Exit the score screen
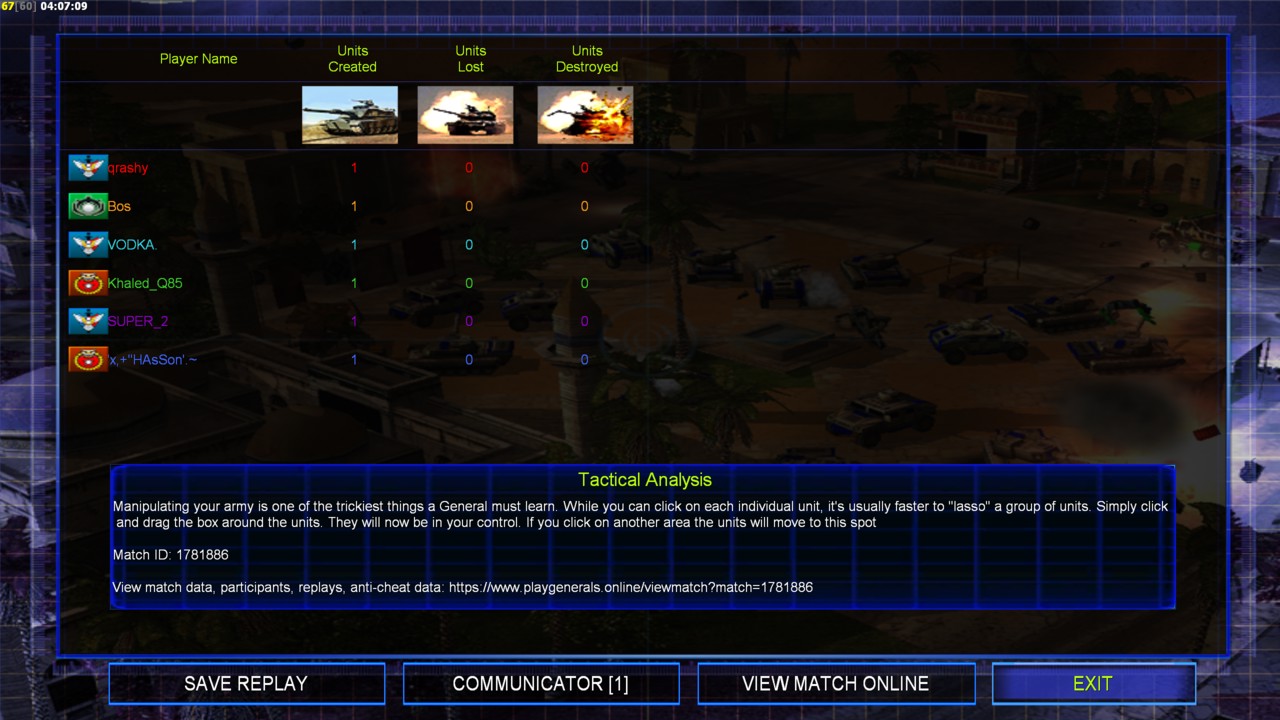 tap(1093, 684)
